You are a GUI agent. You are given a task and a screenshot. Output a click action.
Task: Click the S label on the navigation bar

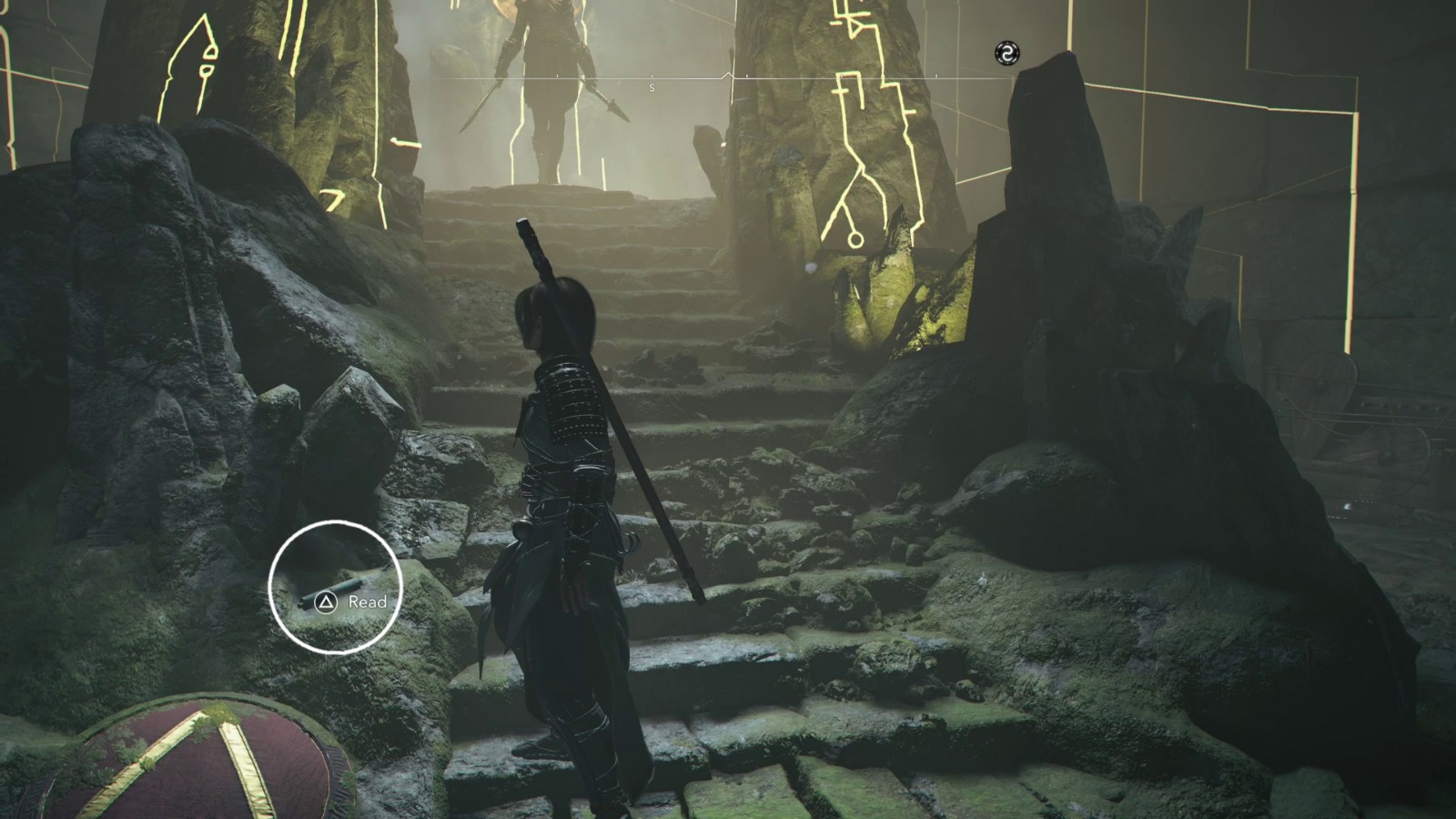(652, 87)
